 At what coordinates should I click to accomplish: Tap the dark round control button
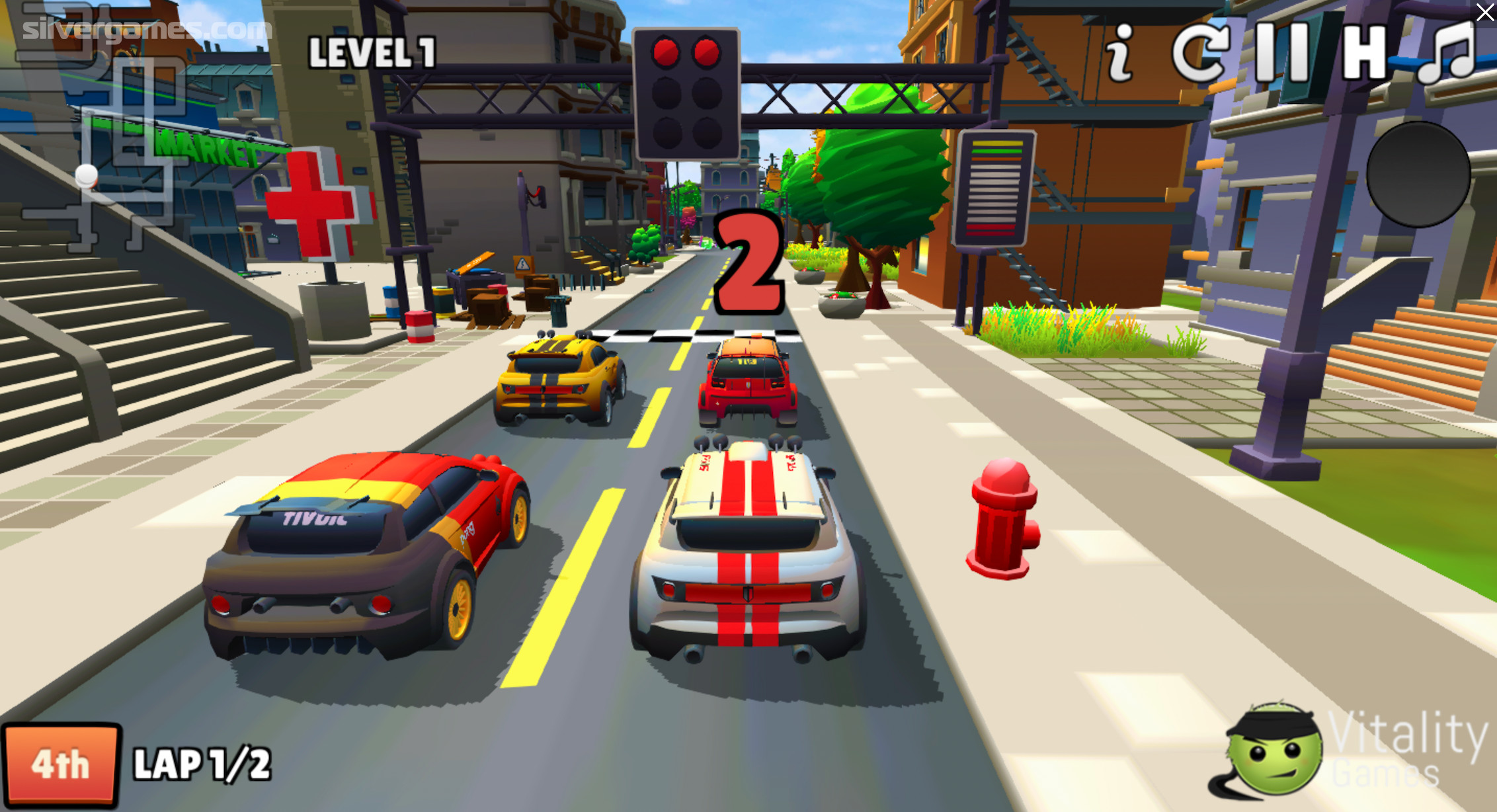point(1418,174)
